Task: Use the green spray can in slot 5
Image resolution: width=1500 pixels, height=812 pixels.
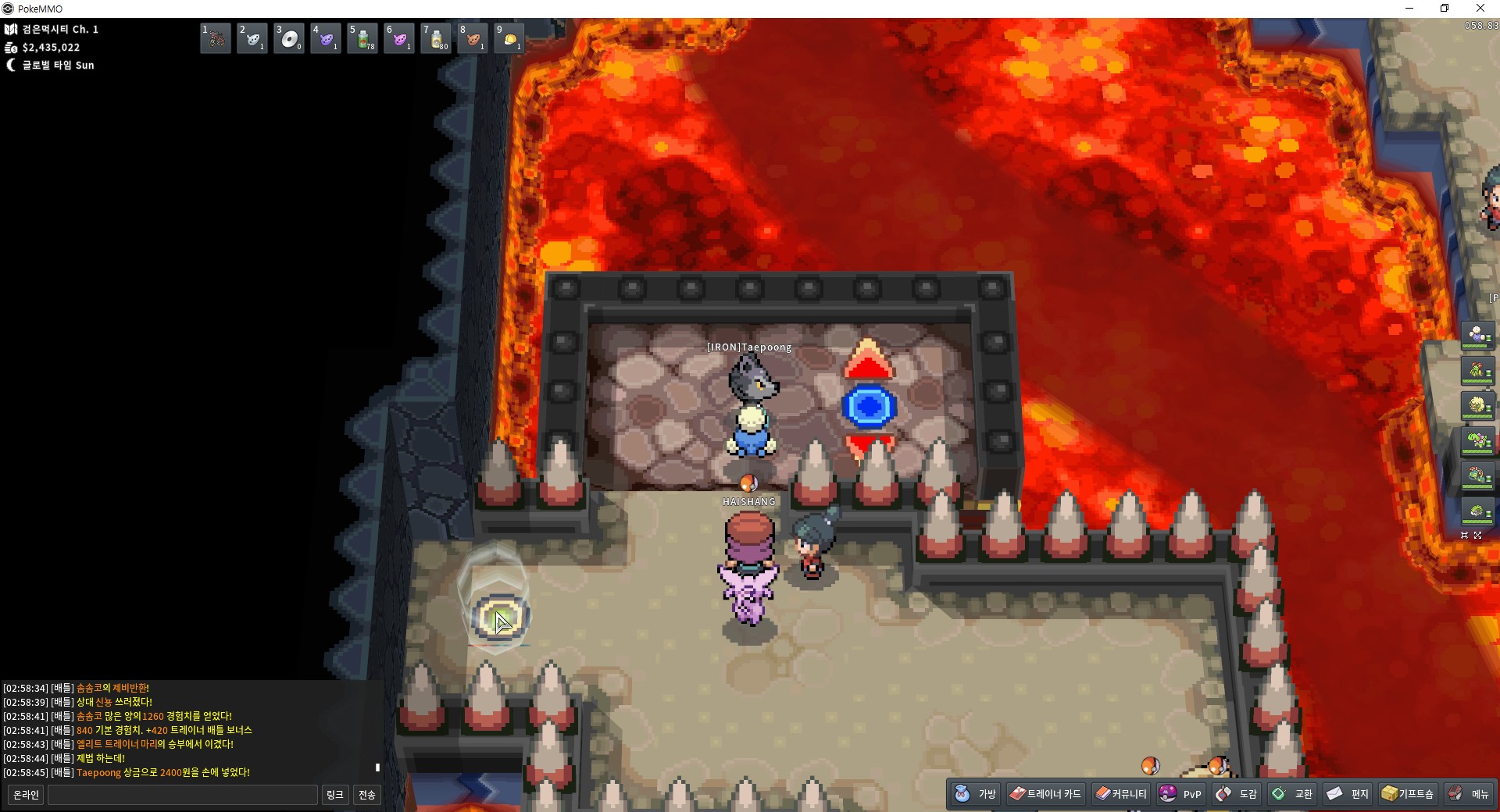Action: [362, 38]
